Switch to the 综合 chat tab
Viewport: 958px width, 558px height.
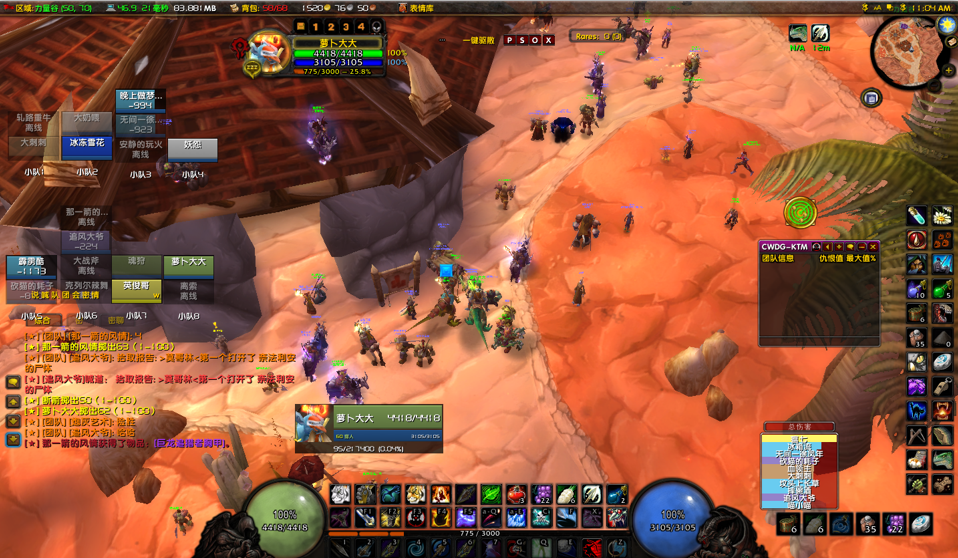click(x=42, y=321)
